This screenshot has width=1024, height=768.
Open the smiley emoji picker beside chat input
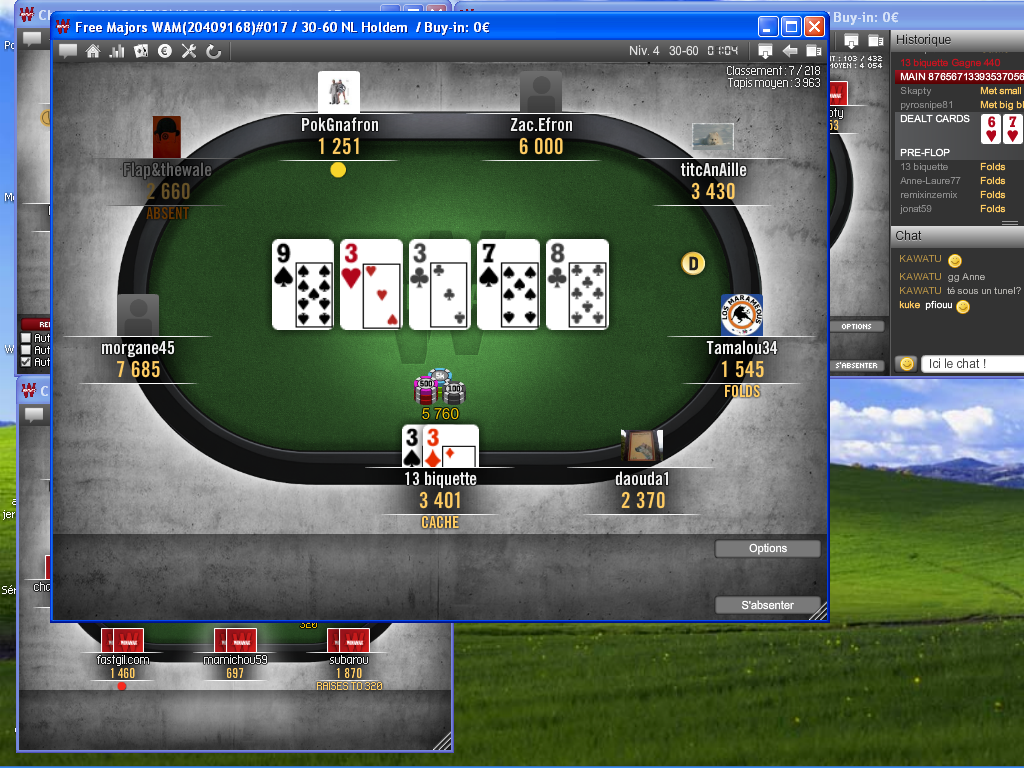click(x=906, y=364)
